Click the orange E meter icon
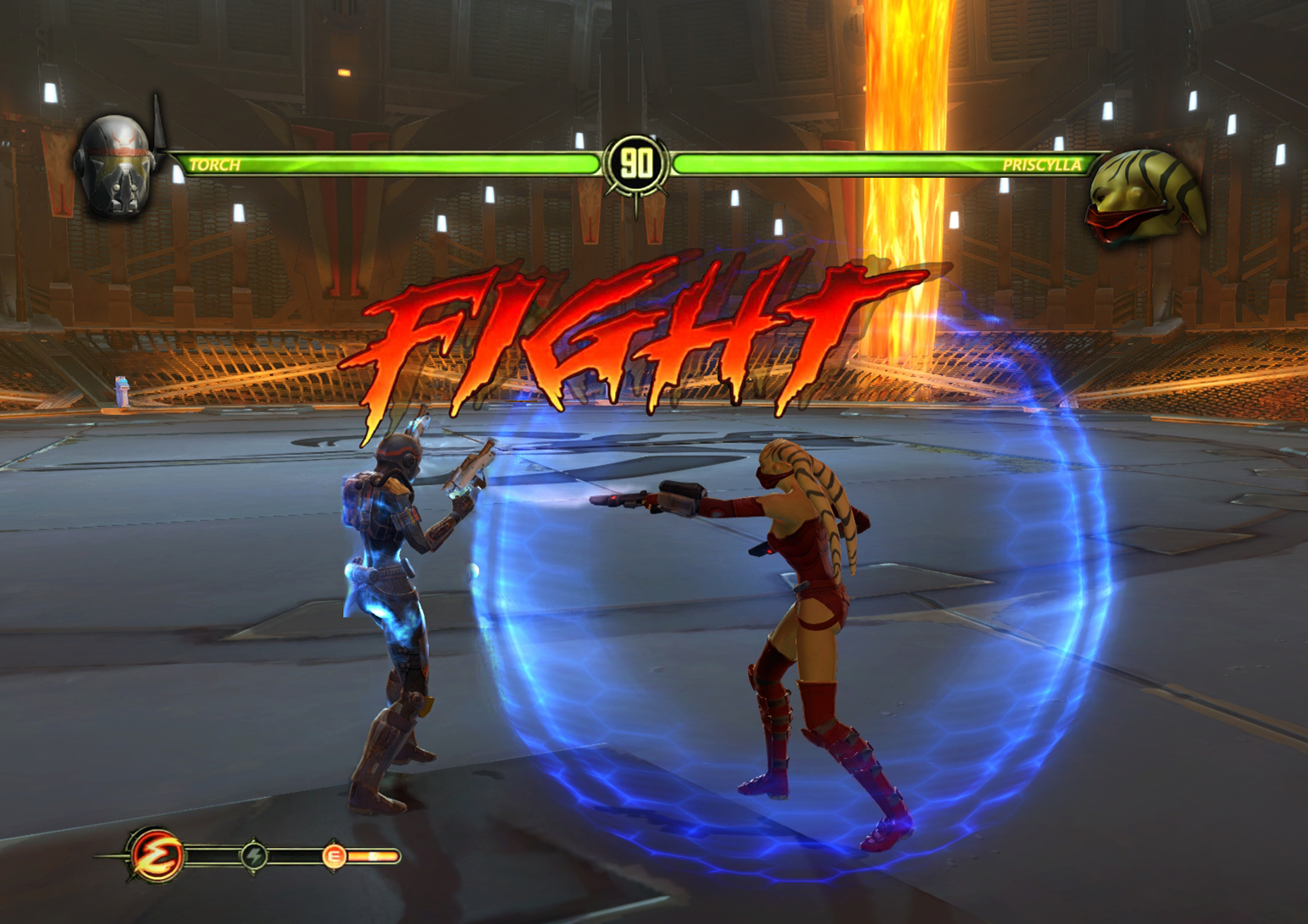The height and width of the screenshot is (924, 1308). pos(334,856)
